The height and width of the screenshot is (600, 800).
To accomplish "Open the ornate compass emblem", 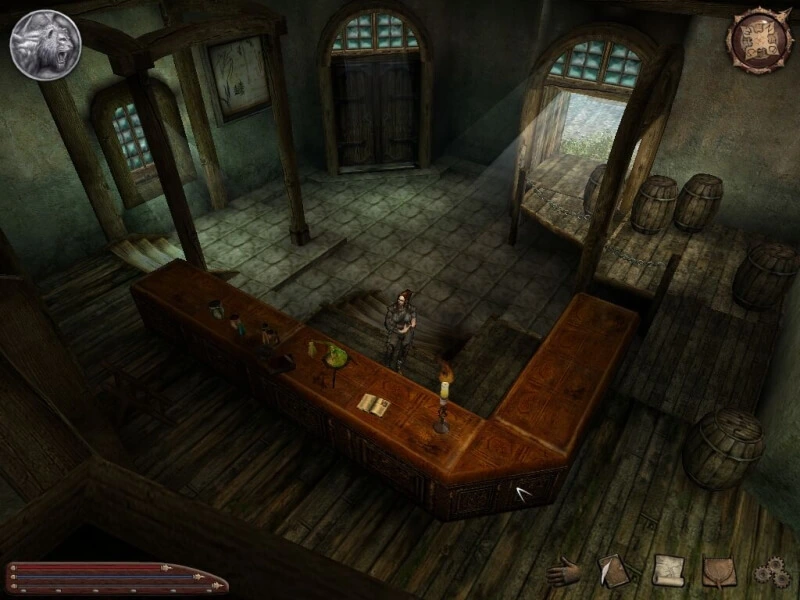I will pyautogui.click(x=759, y=40).
